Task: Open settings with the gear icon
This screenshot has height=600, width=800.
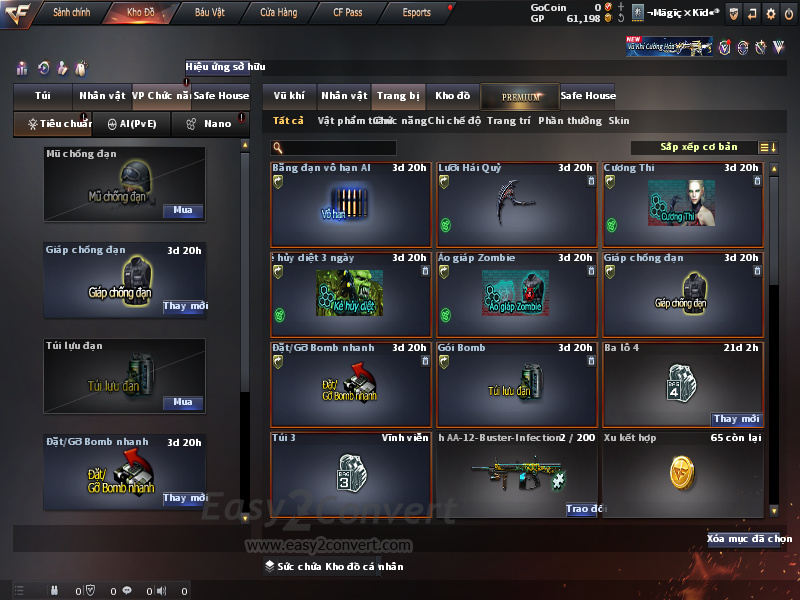Action: (770, 13)
